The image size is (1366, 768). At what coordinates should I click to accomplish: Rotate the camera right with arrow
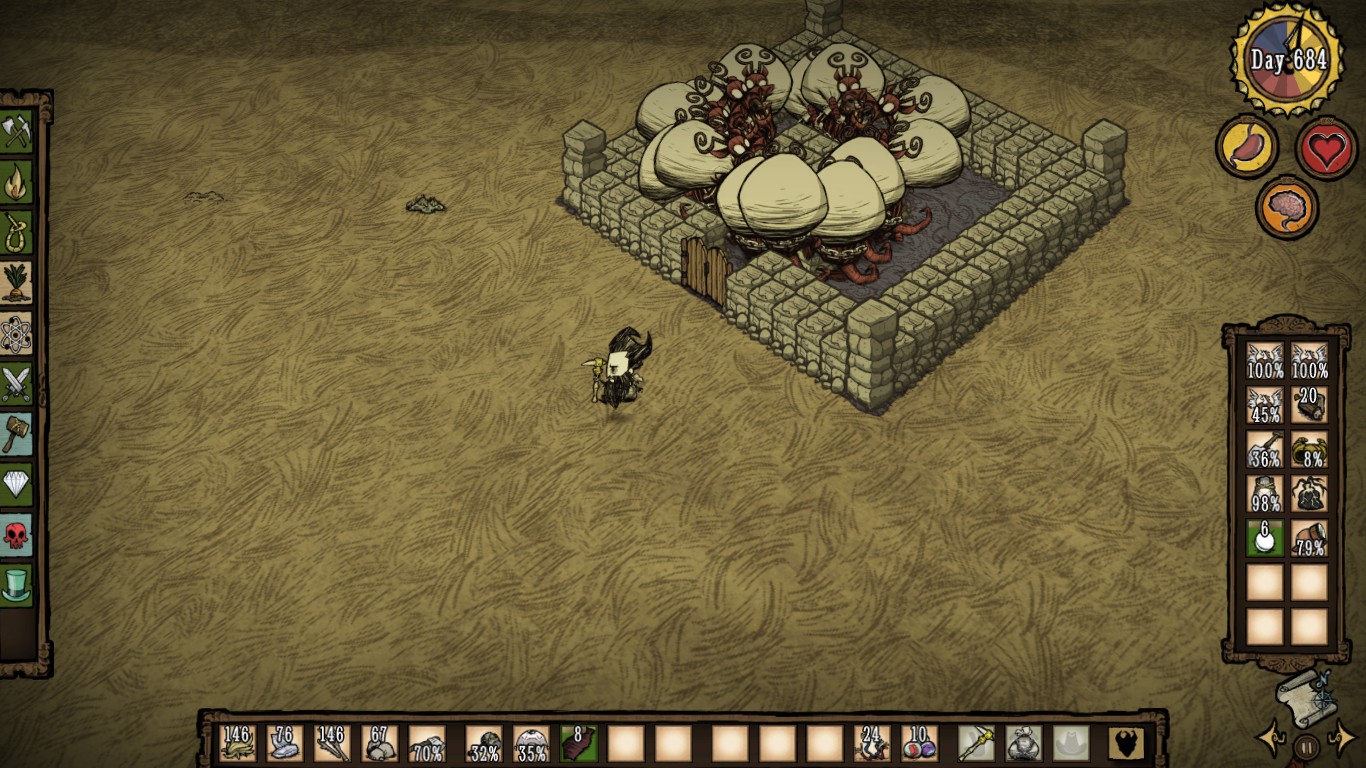point(1342,740)
